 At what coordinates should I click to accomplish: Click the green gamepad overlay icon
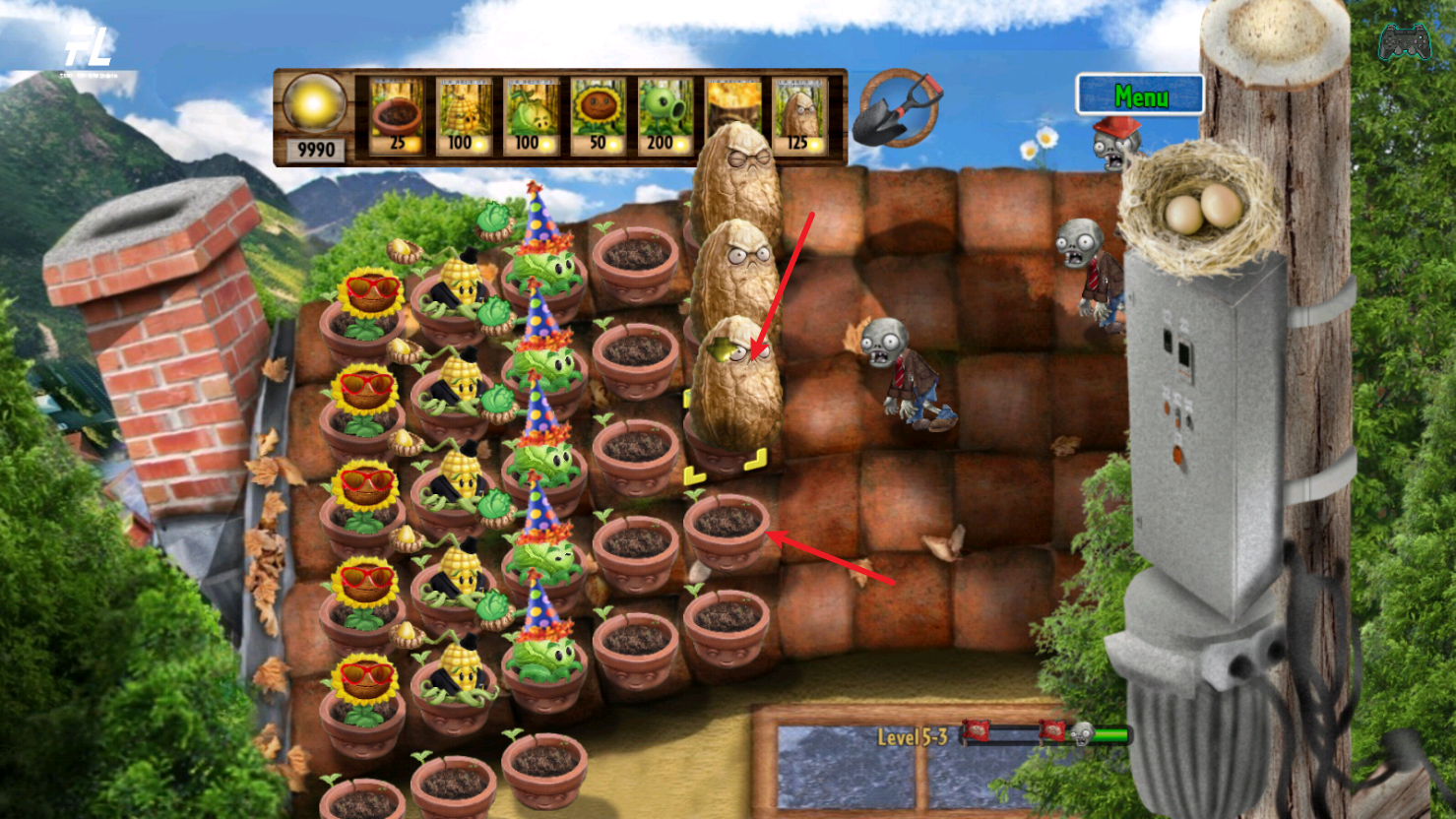[x=1405, y=42]
